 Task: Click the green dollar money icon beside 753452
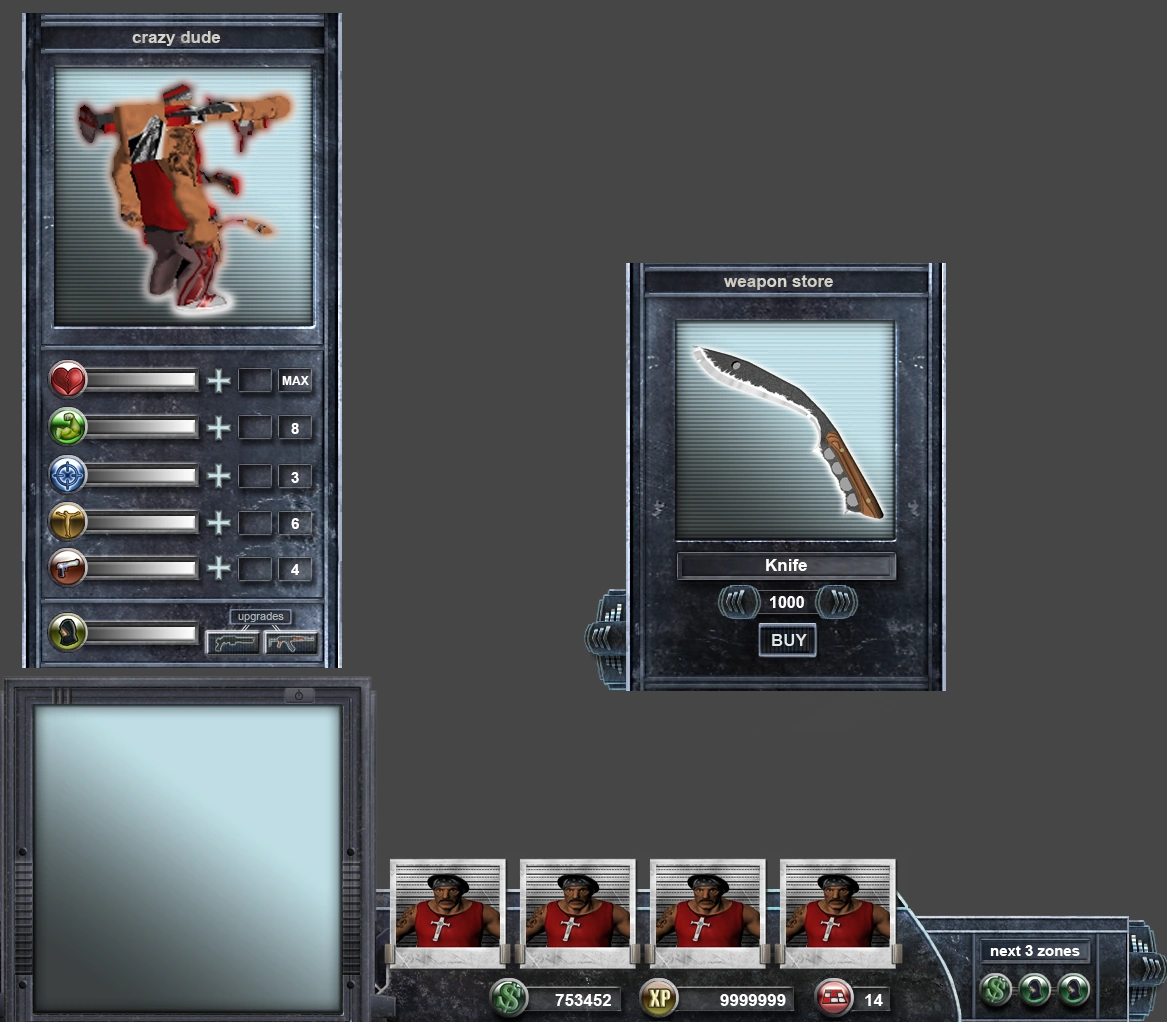[x=509, y=998]
